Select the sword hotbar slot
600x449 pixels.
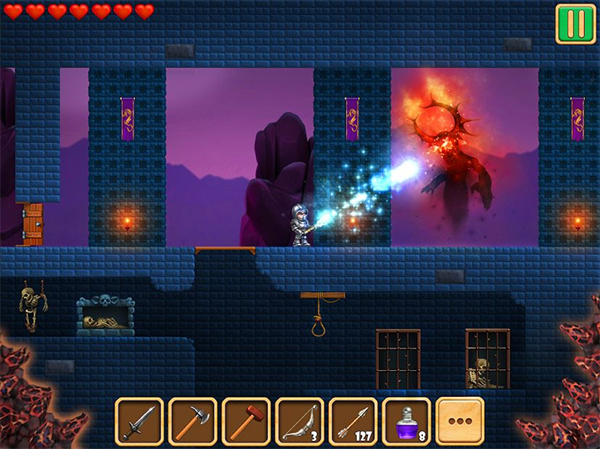pos(139,421)
